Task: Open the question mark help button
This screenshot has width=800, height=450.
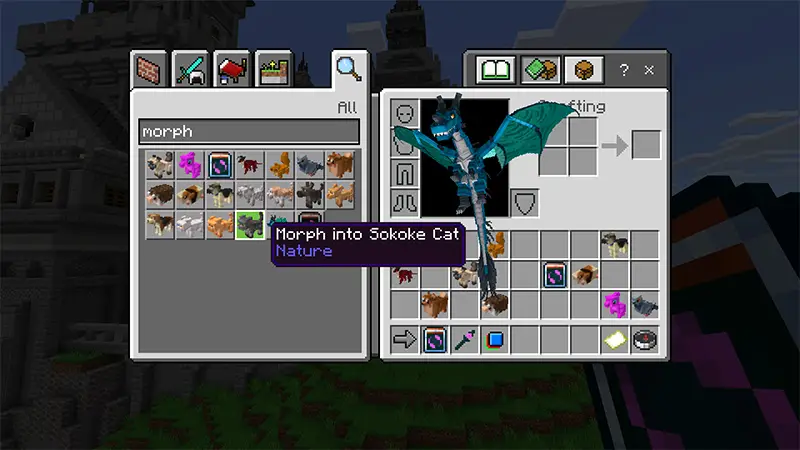Action: pyautogui.click(x=624, y=71)
